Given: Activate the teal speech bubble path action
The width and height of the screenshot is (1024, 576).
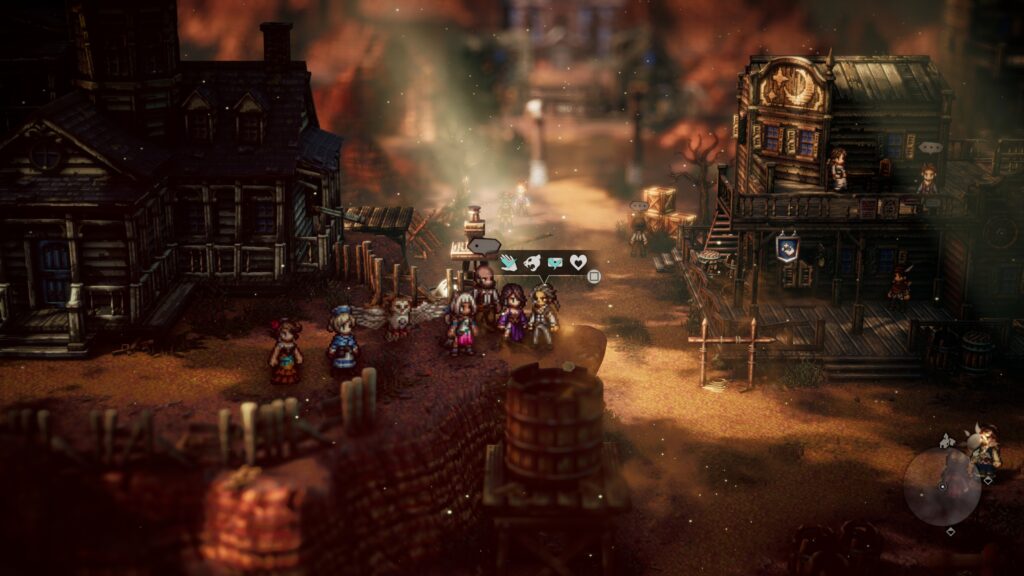Looking at the screenshot, I should click(555, 263).
